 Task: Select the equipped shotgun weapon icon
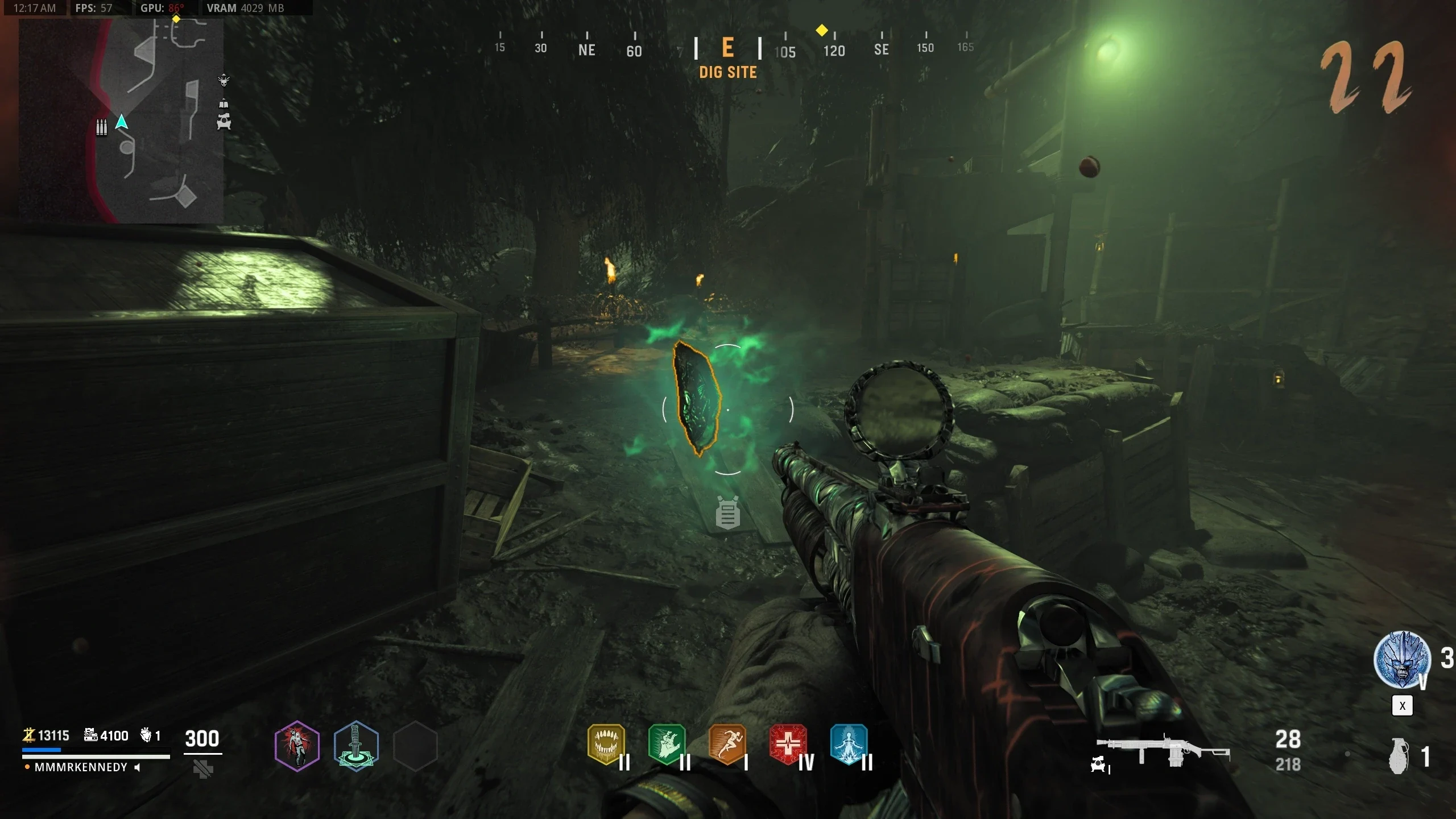[1163, 751]
